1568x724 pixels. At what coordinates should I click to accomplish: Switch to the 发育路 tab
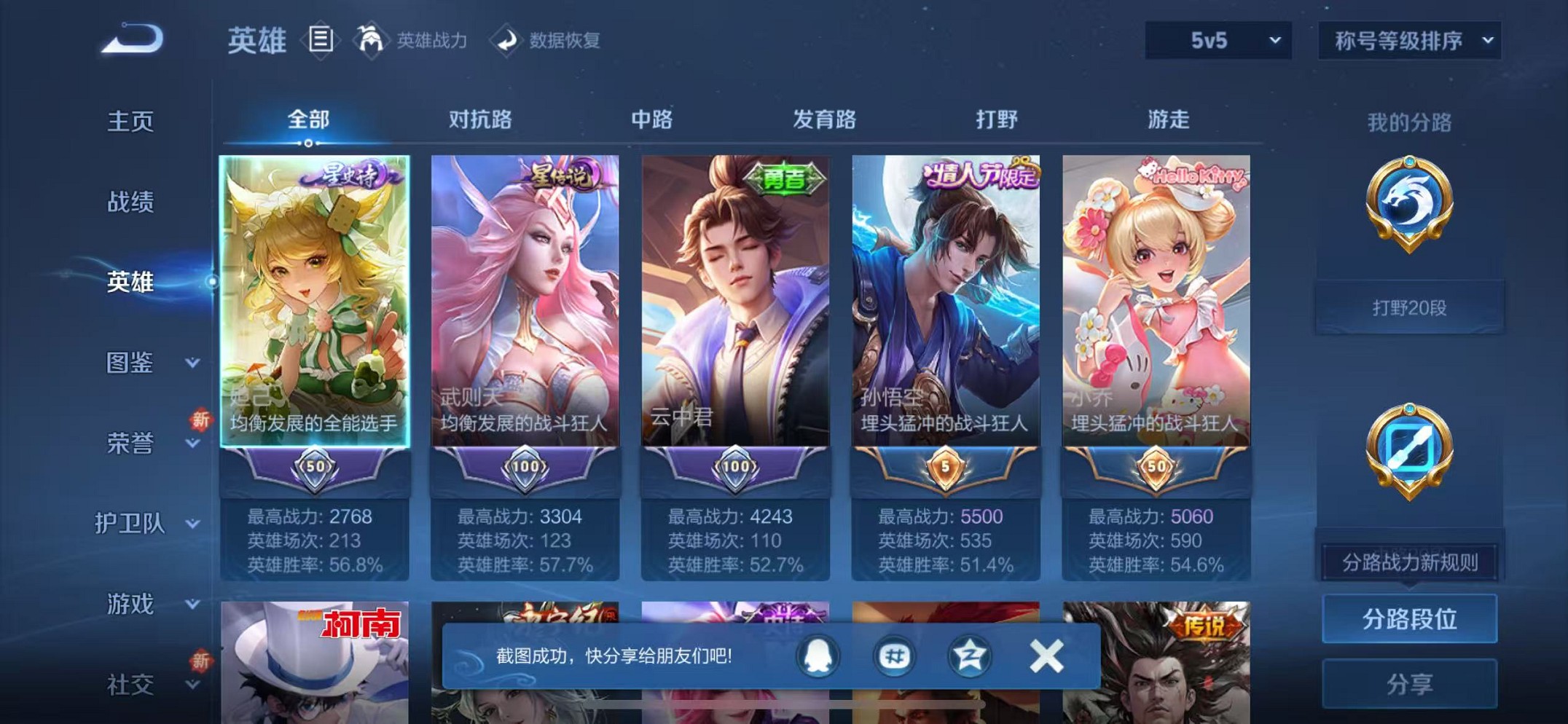pos(824,120)
